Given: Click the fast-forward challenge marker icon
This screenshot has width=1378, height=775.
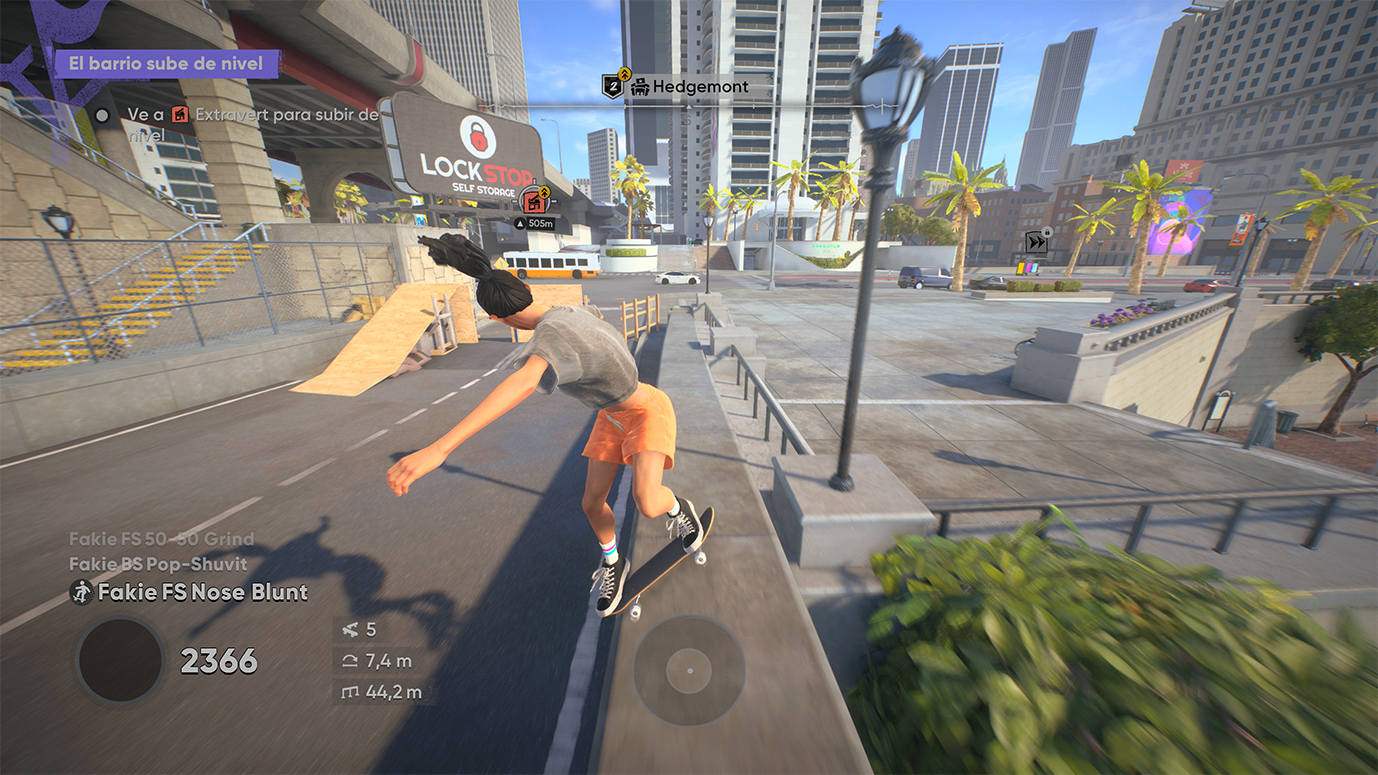Looking at the screenshot, I should point(1036,242).
